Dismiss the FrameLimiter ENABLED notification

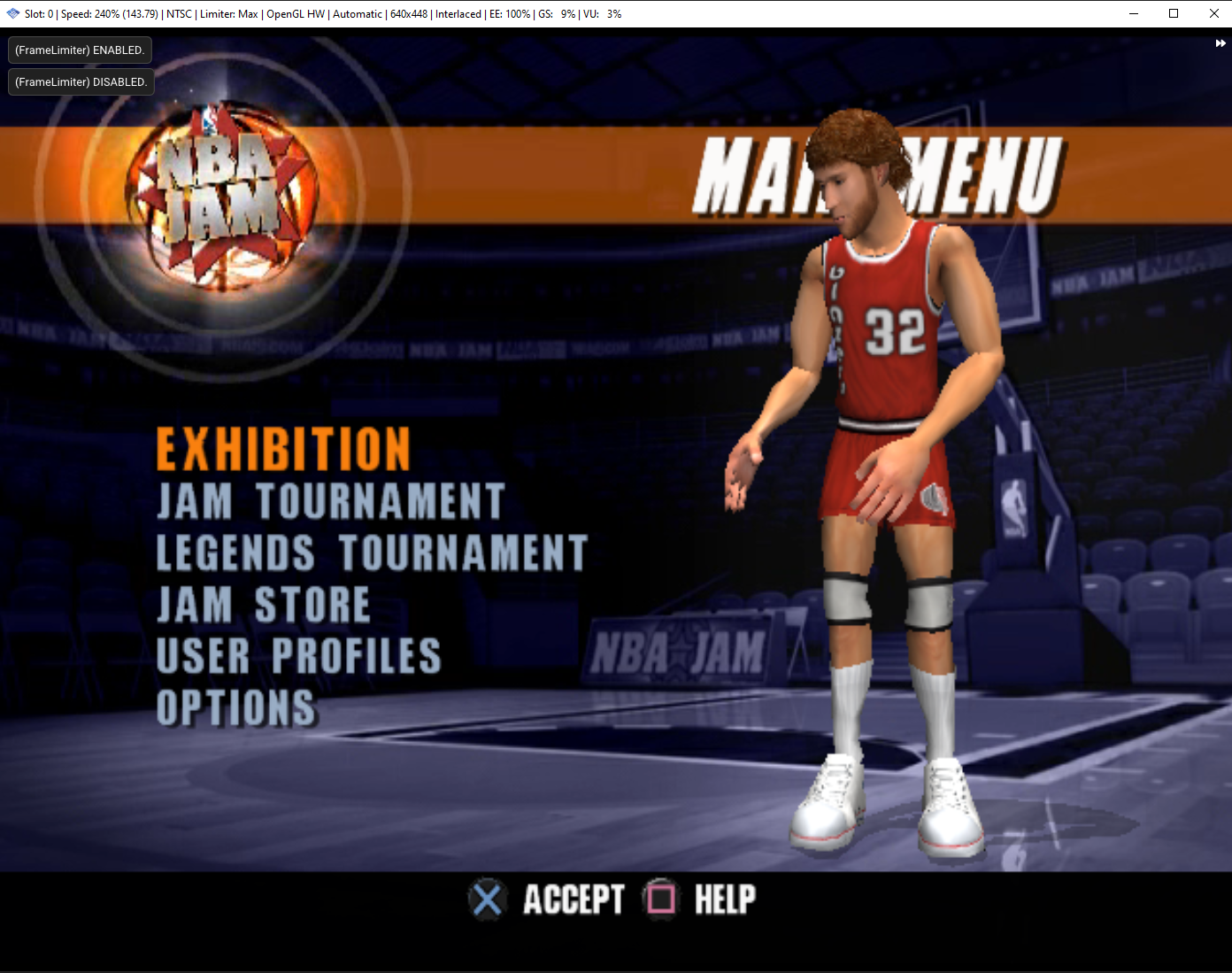pos(79,50)
